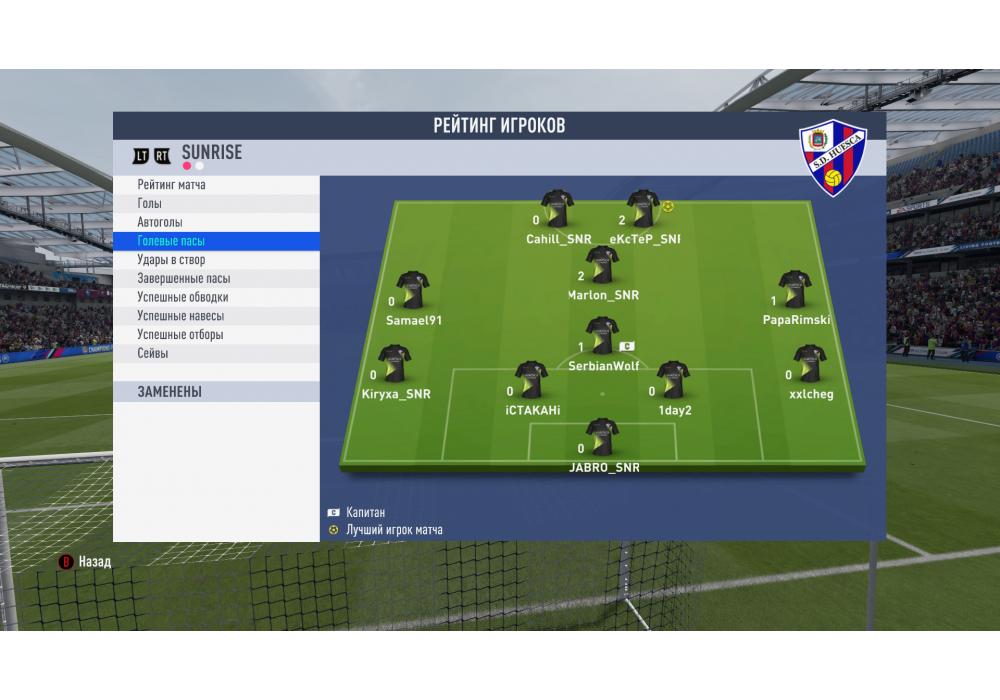Pick defender iCTAKAHi on the pitch
This screenshot has width=1000, height=700.
(x=531, y=381)
